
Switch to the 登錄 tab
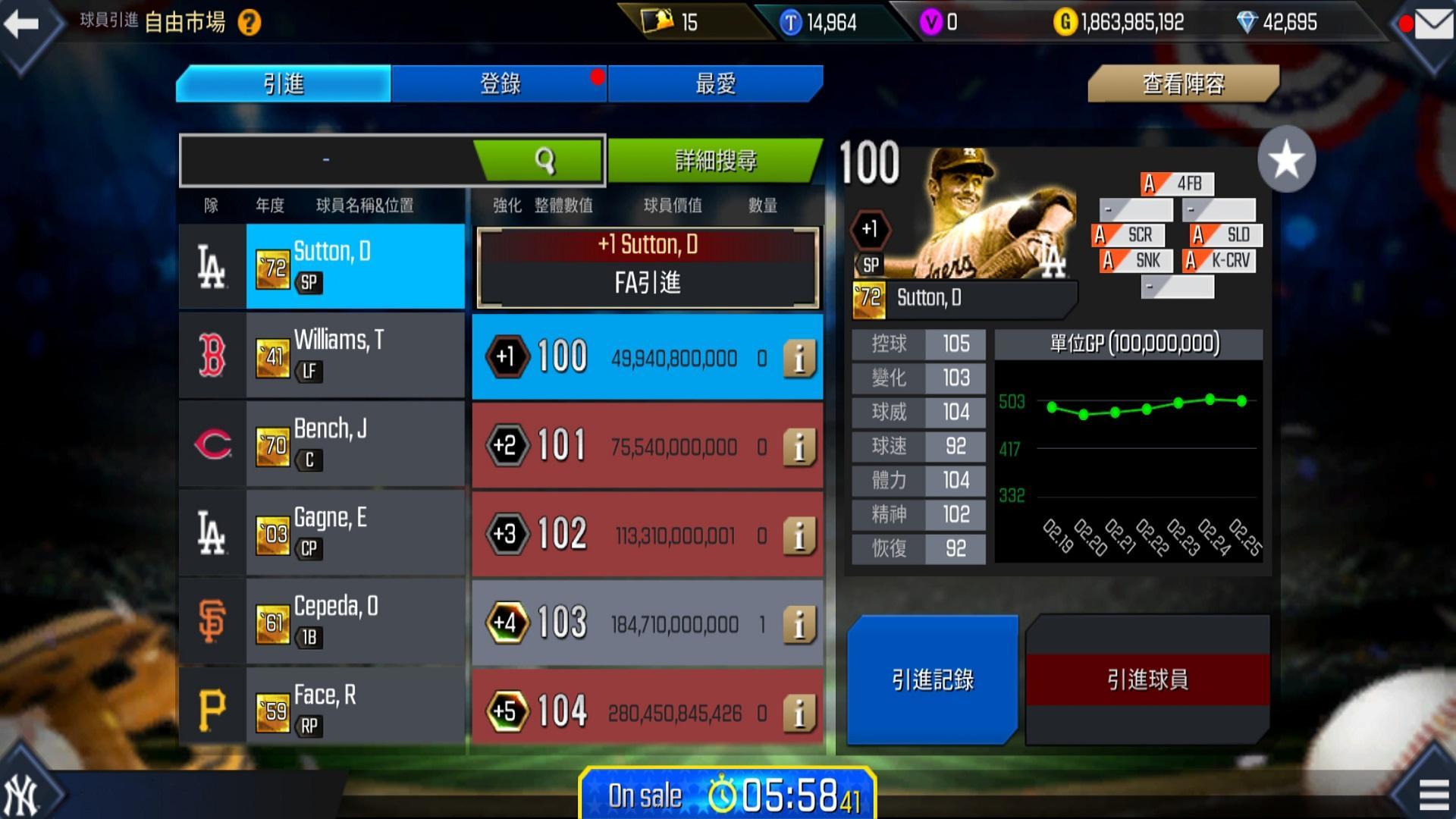point(500,83)
